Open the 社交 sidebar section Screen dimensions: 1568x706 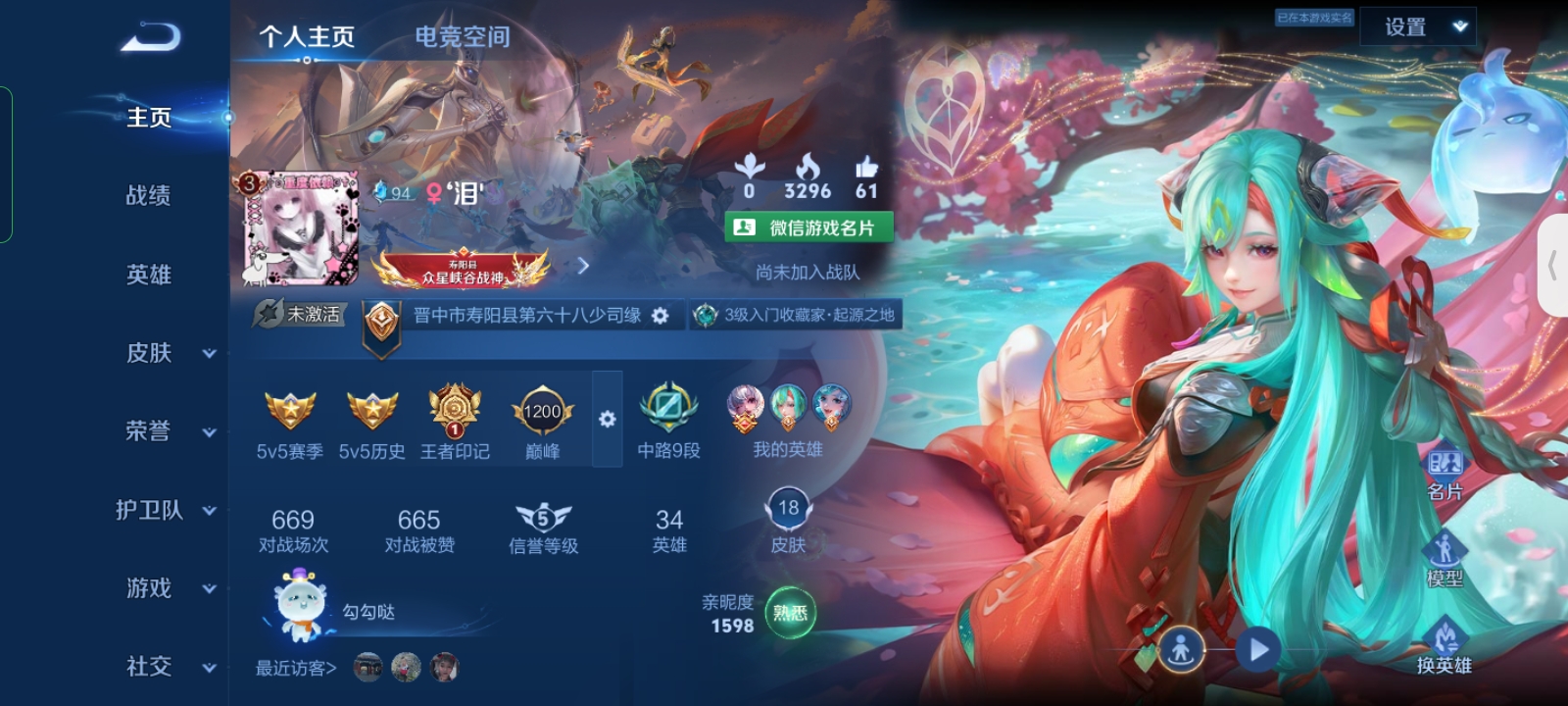tap(167, 667)
